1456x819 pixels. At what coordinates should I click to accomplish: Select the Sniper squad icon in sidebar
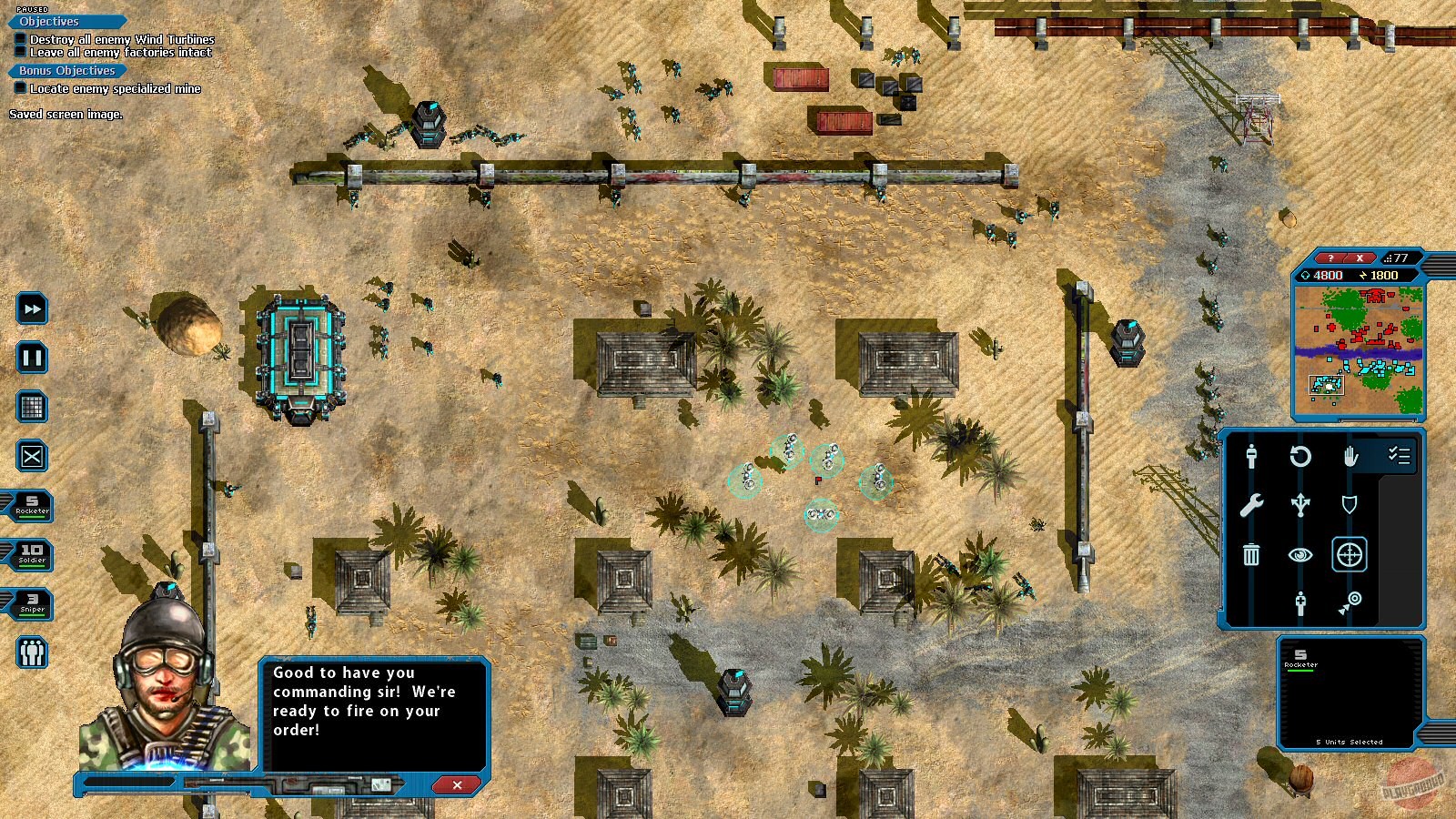click(31, 603)
